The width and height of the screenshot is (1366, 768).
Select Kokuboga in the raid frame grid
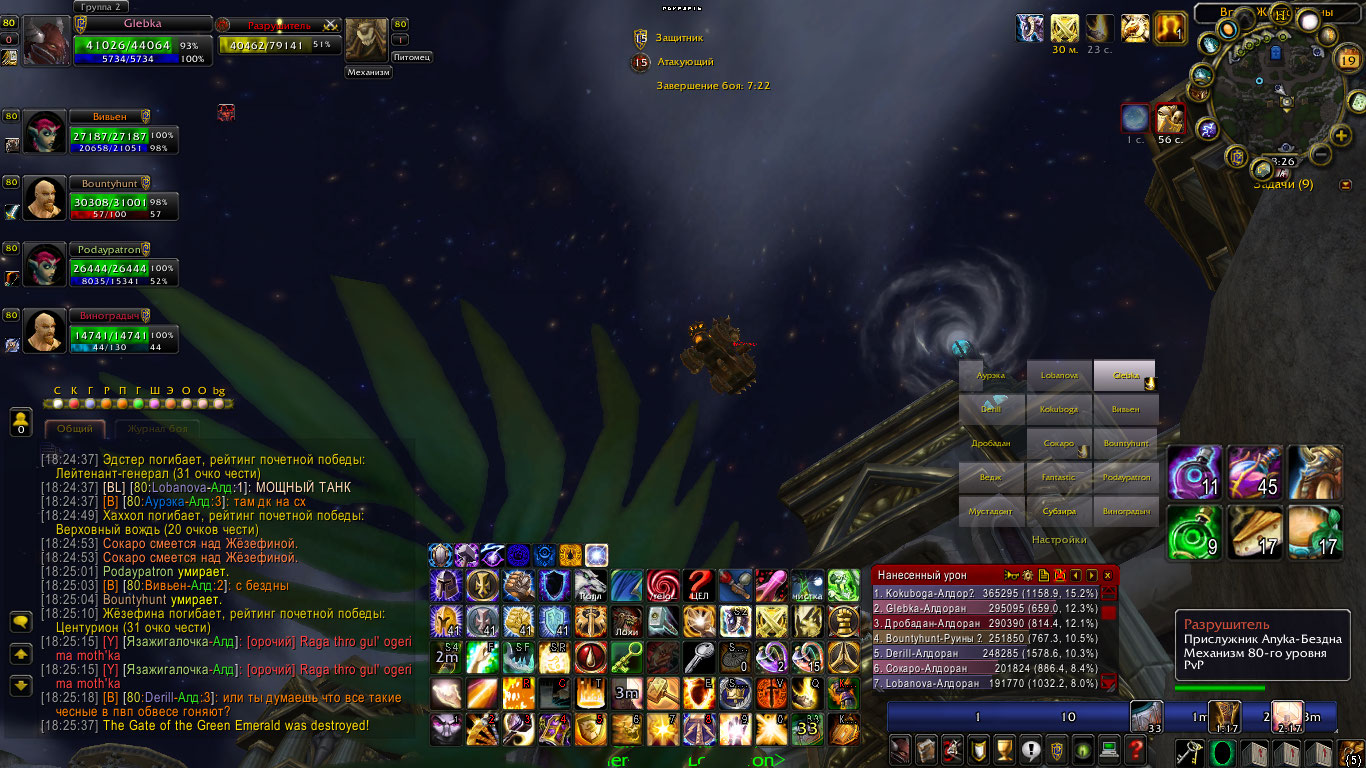1059,410
